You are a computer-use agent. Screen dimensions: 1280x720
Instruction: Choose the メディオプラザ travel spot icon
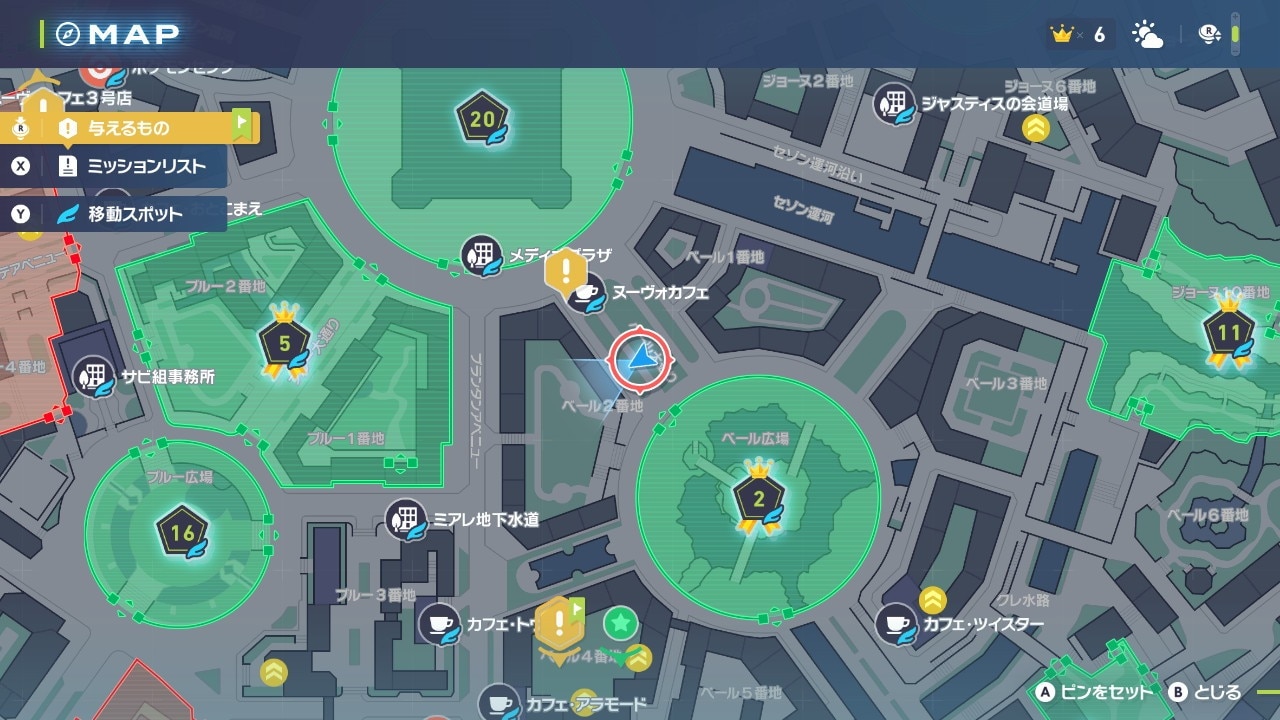[x=481, y=256]
